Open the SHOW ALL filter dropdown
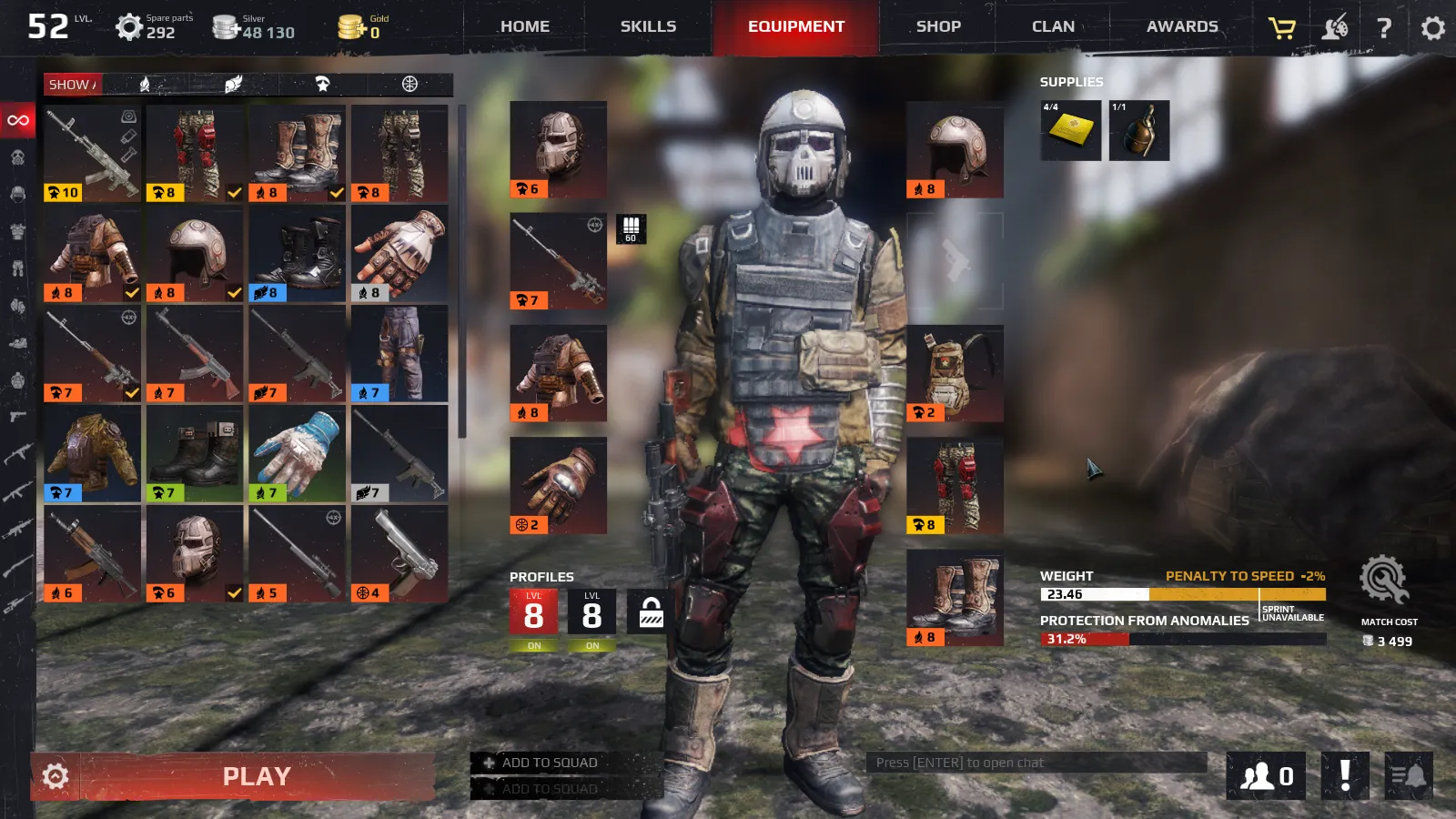The image size is (1456, 819). click(x=73, y=85)
